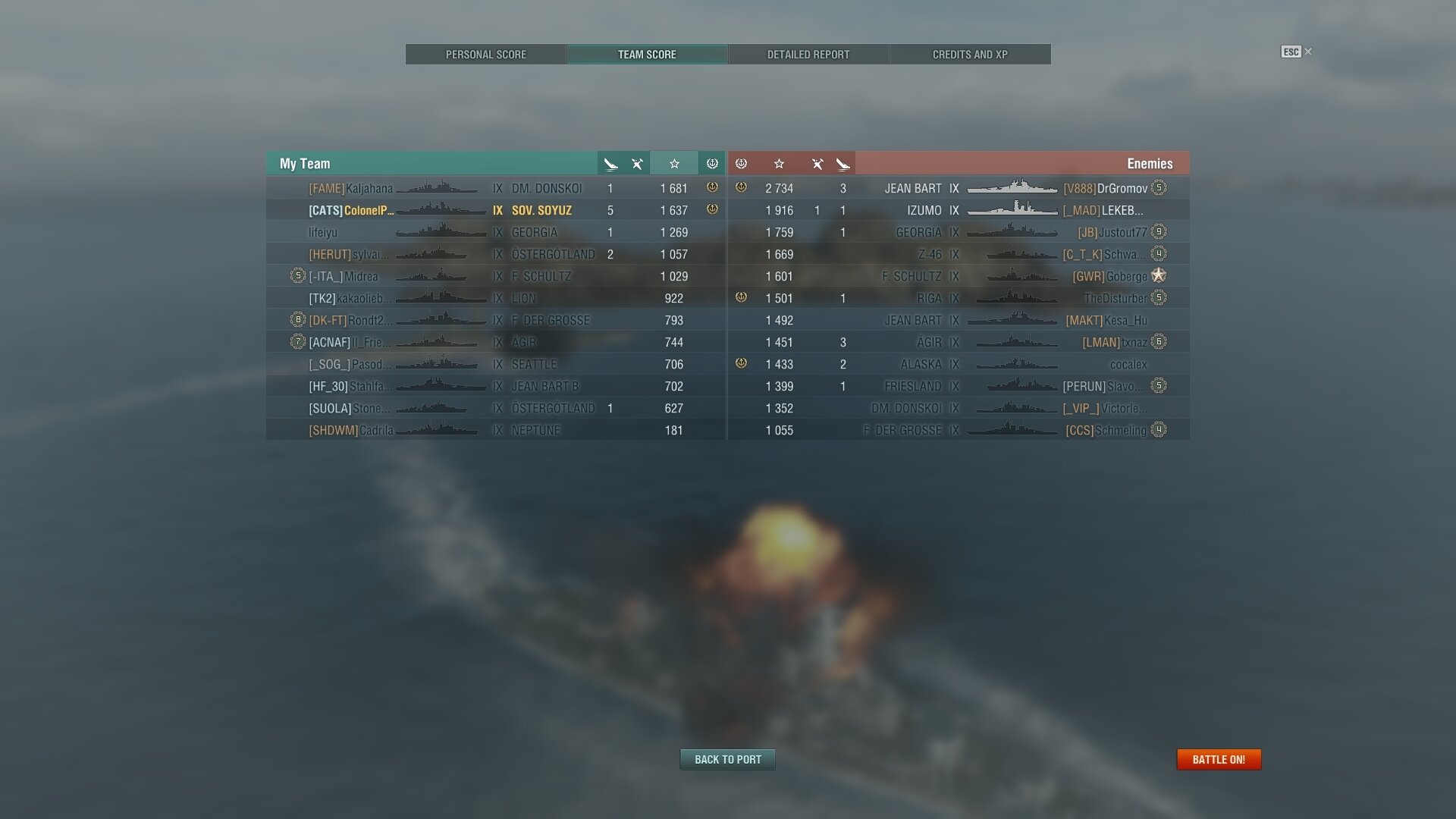Select Kaljahana's Dm. Donskoi row
This screenshot has width=1456, height=819.
[495, 188]
